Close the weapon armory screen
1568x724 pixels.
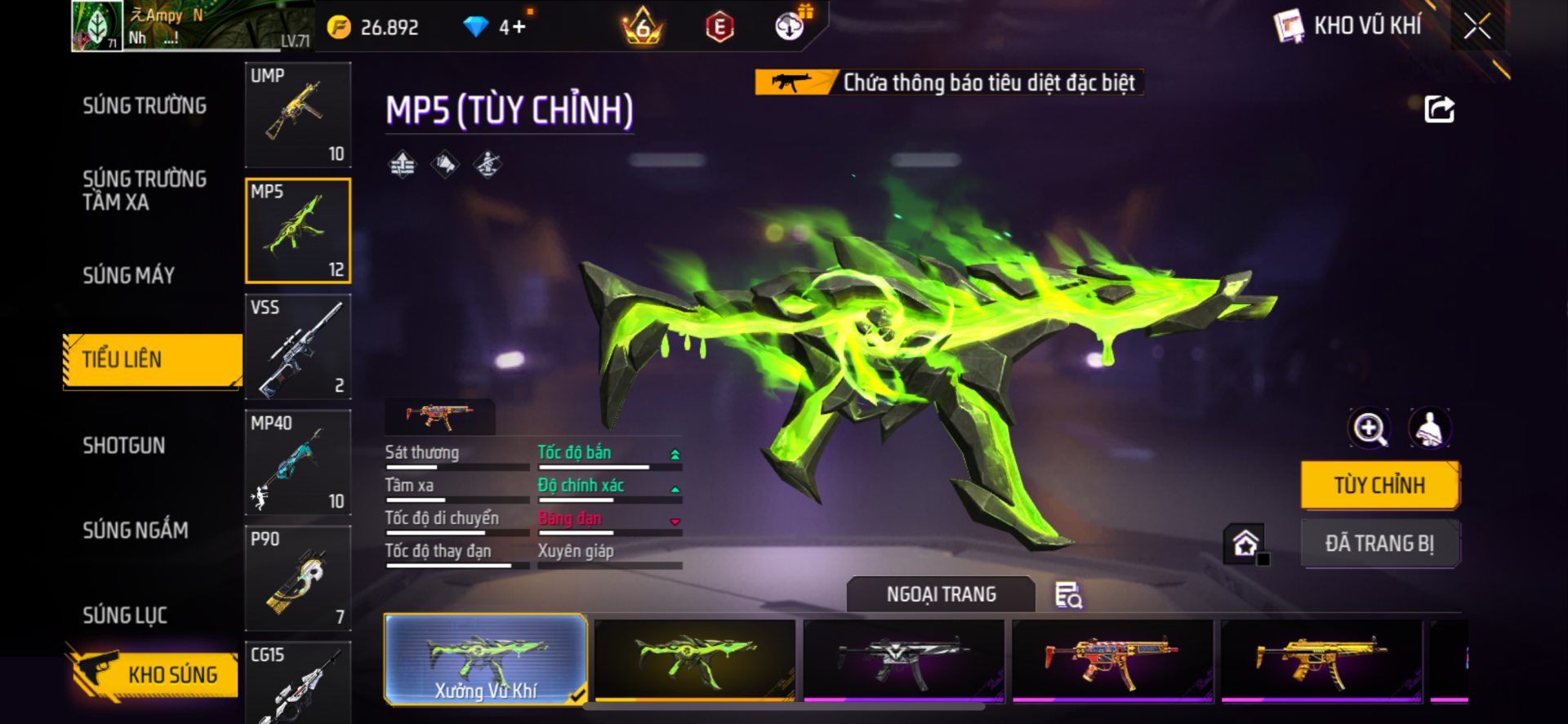(1477, 26)
